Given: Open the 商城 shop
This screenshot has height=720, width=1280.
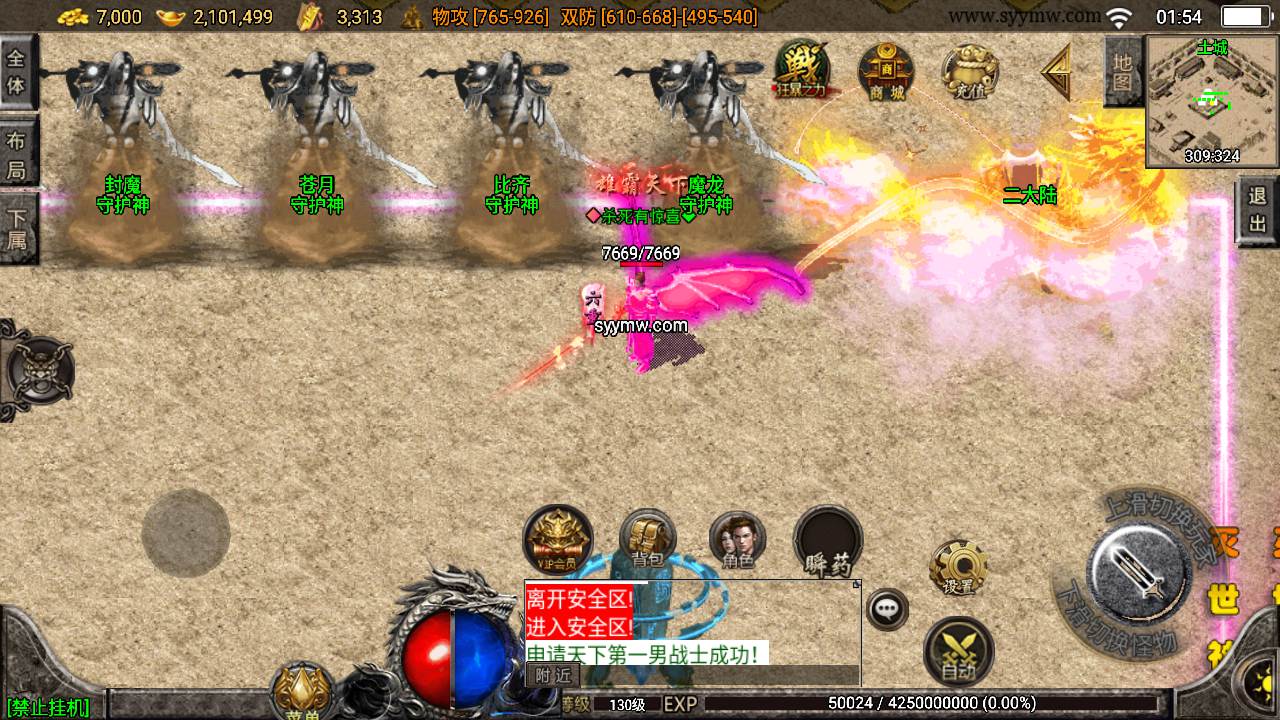Looking at the screenshot, I should (x=886, y=70).
